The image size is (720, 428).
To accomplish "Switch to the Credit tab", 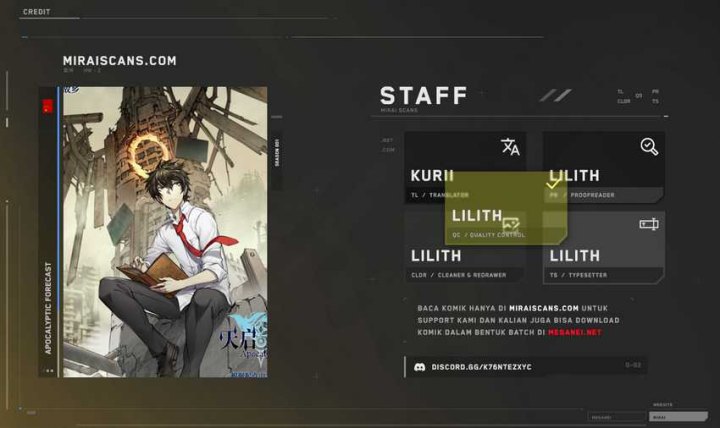I will pyautogui.click(x=36, y=13).
